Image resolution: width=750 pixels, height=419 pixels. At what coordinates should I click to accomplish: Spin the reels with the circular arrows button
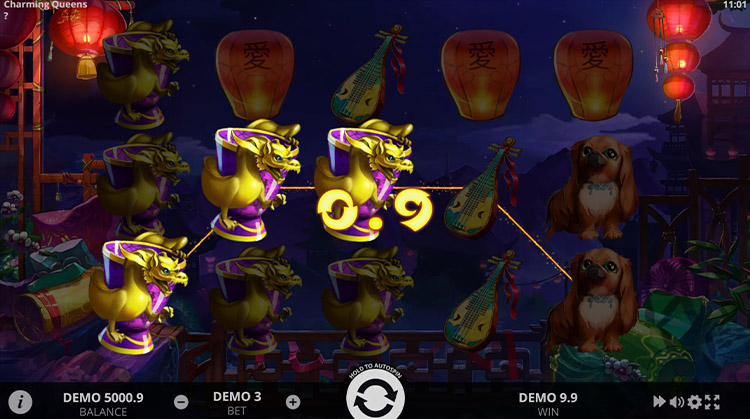(375, 399)
